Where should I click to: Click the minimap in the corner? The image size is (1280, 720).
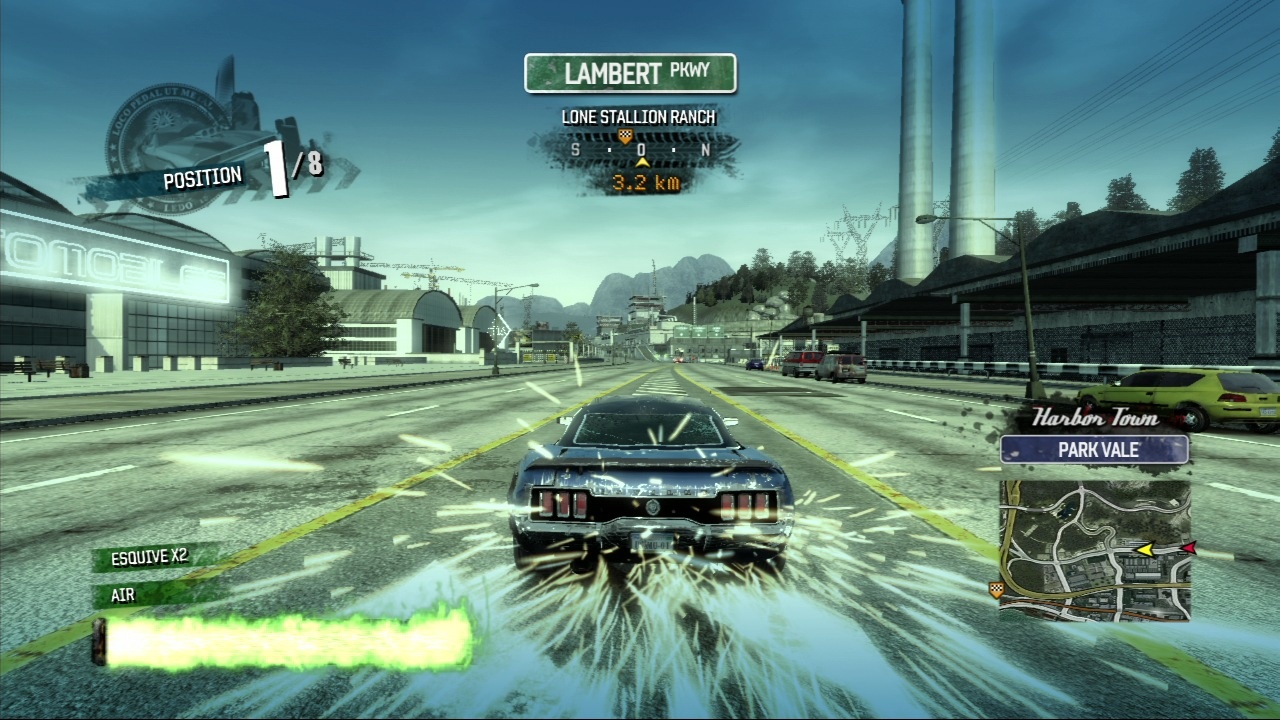click(x=1095, y=550)
